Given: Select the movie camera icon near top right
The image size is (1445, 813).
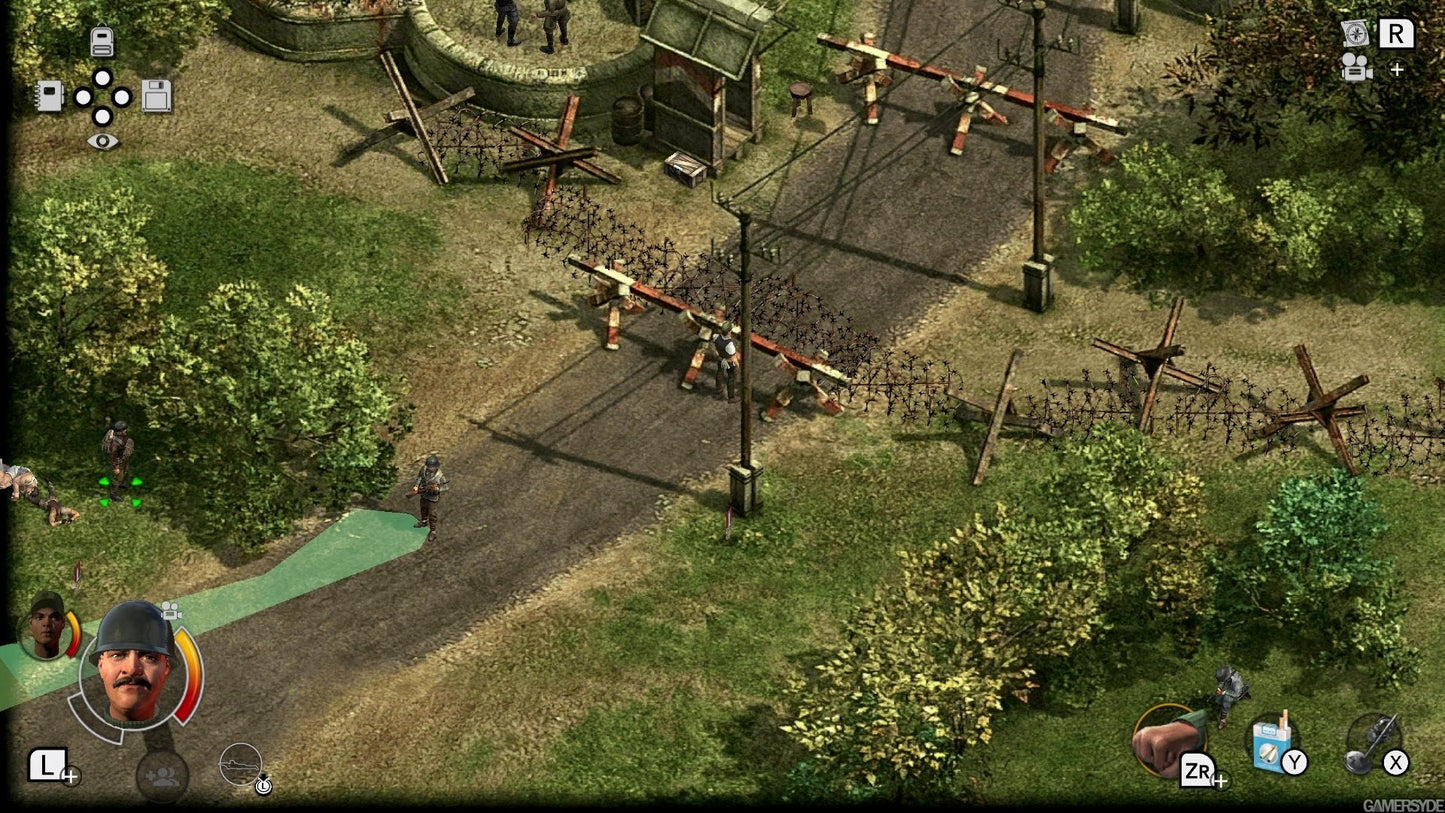Looking at the screenshot, I should click(x=1357, y=70).
